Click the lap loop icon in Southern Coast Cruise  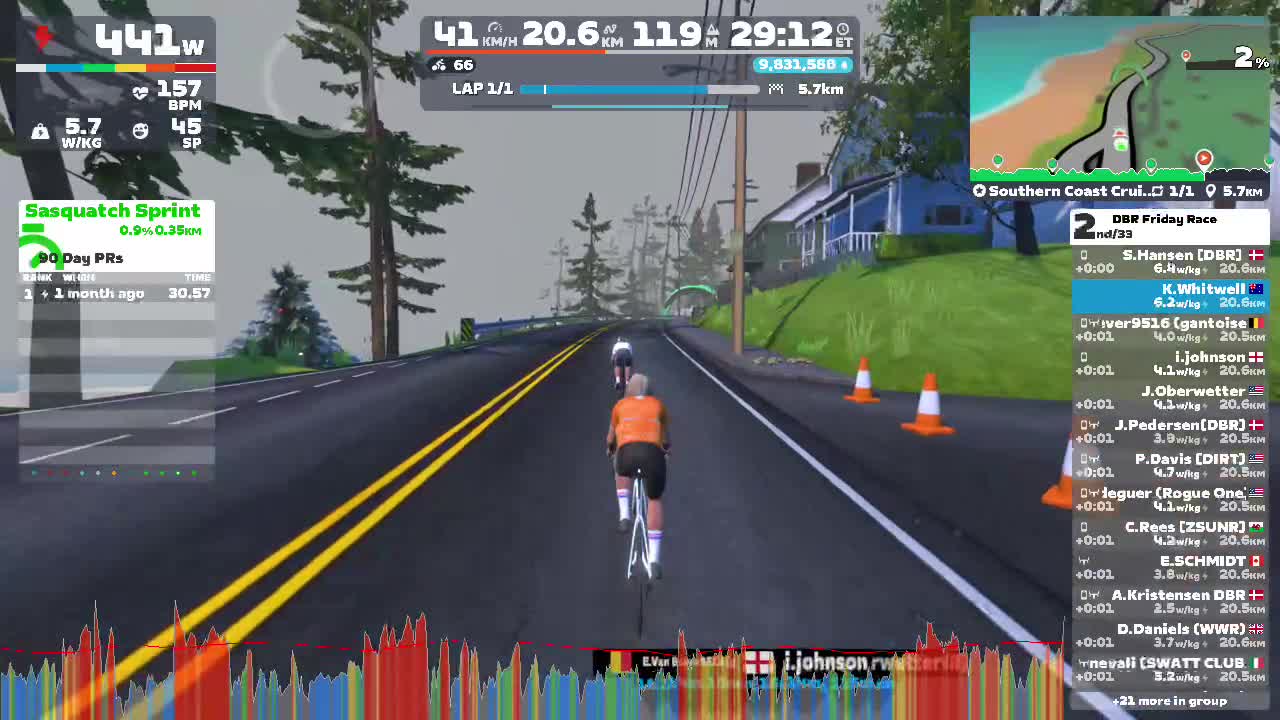[x=1160, y=190]
